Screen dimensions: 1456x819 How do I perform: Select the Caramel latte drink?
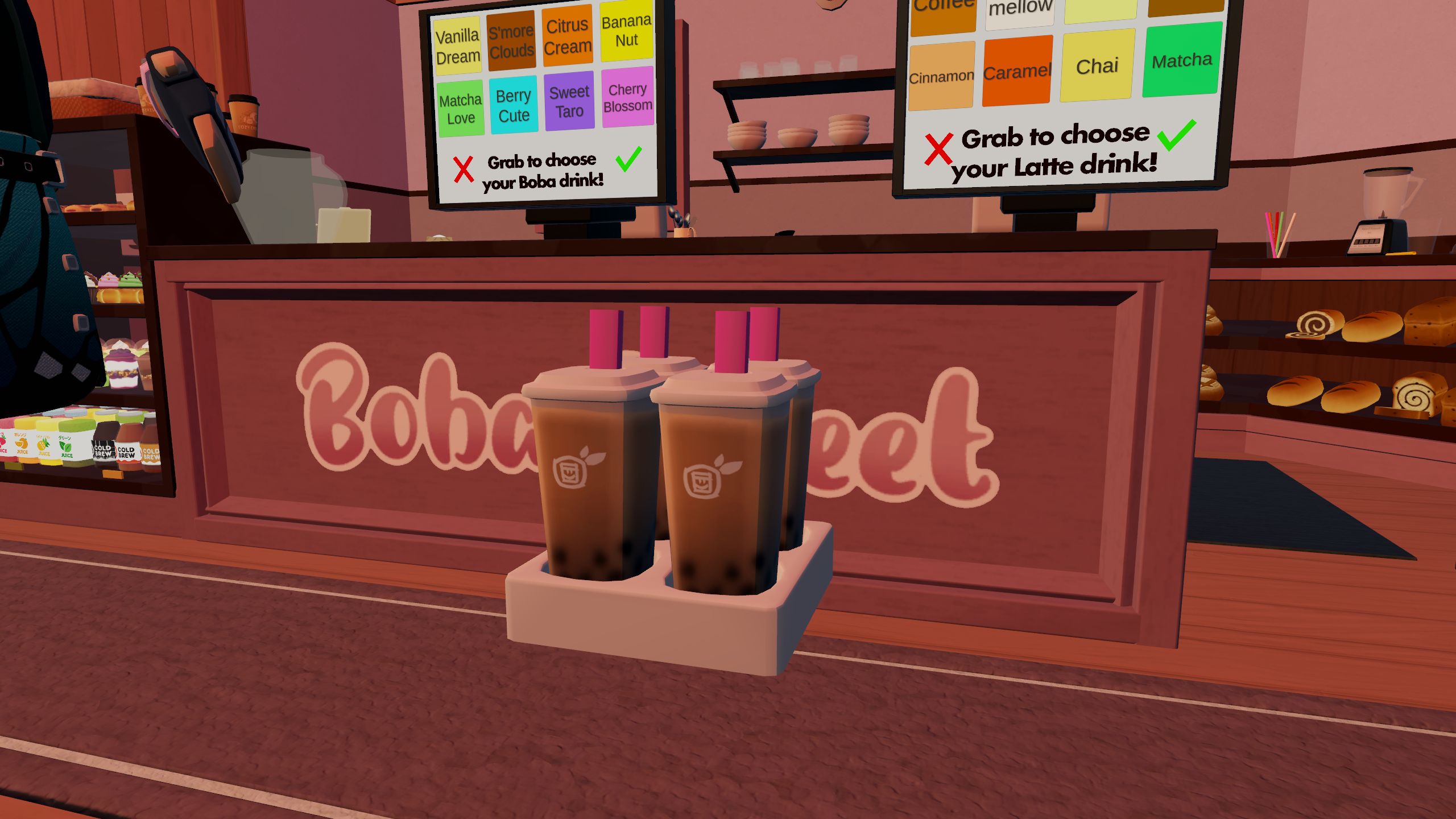1017,72
